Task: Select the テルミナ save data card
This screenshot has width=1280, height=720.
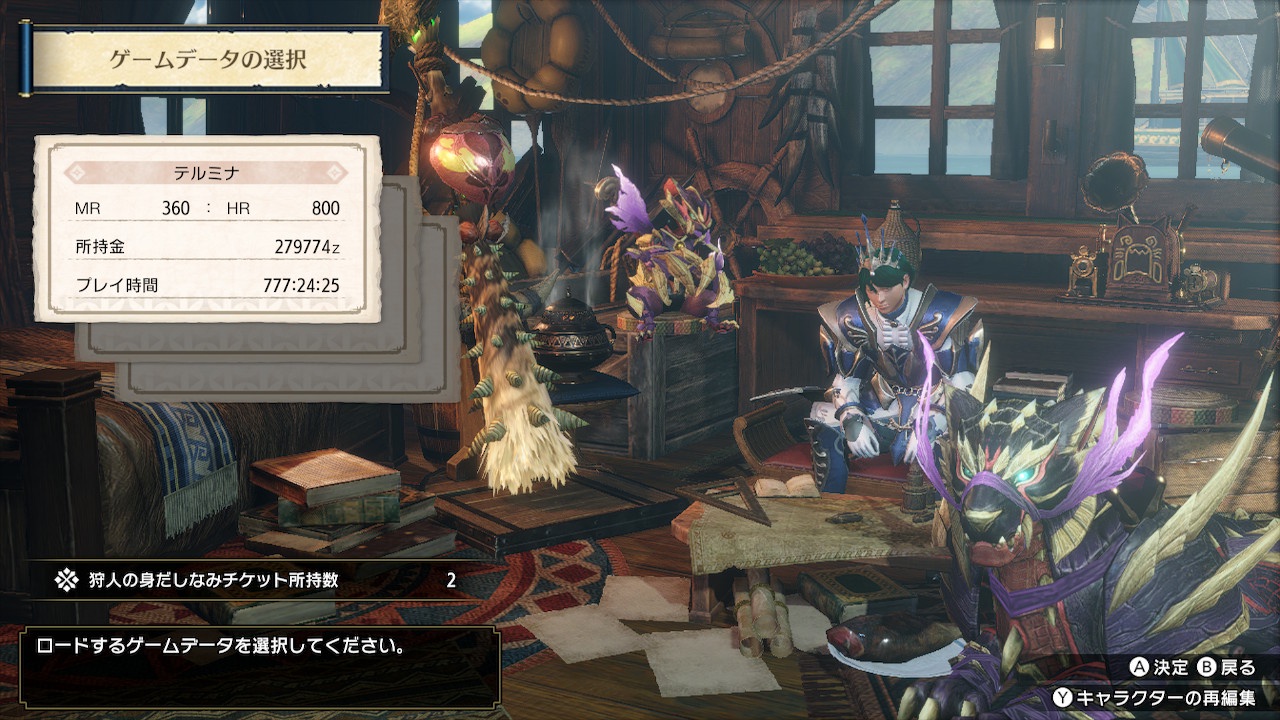Action: click(207, 229)
